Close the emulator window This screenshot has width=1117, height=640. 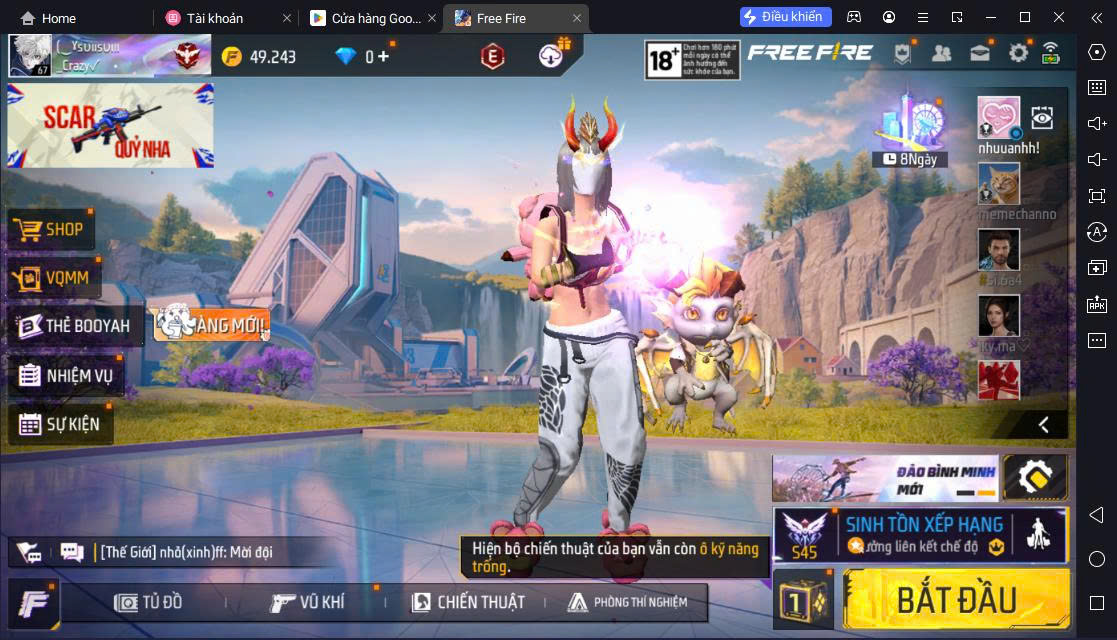pyautogui.click(x=1059, y=17)
